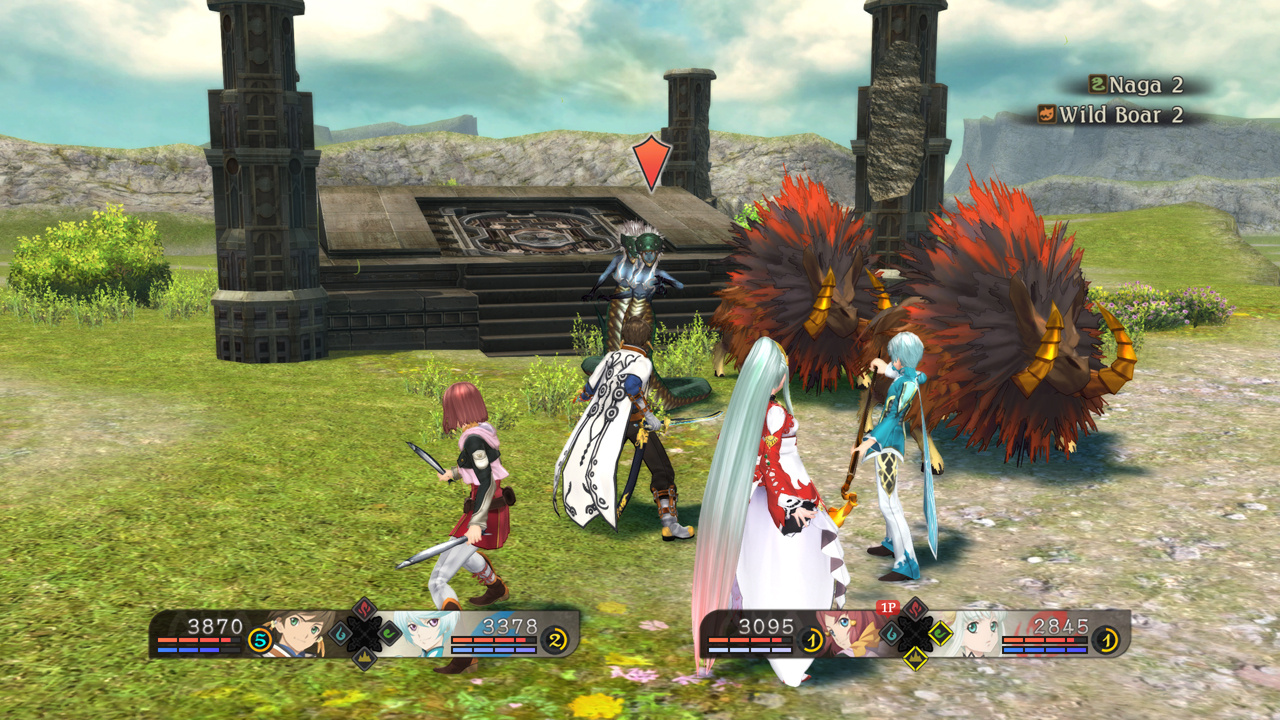This screenshot has width=1280, height=720.
Task: Click the red 1P player indicator badge
Action: tap(887, 606)
